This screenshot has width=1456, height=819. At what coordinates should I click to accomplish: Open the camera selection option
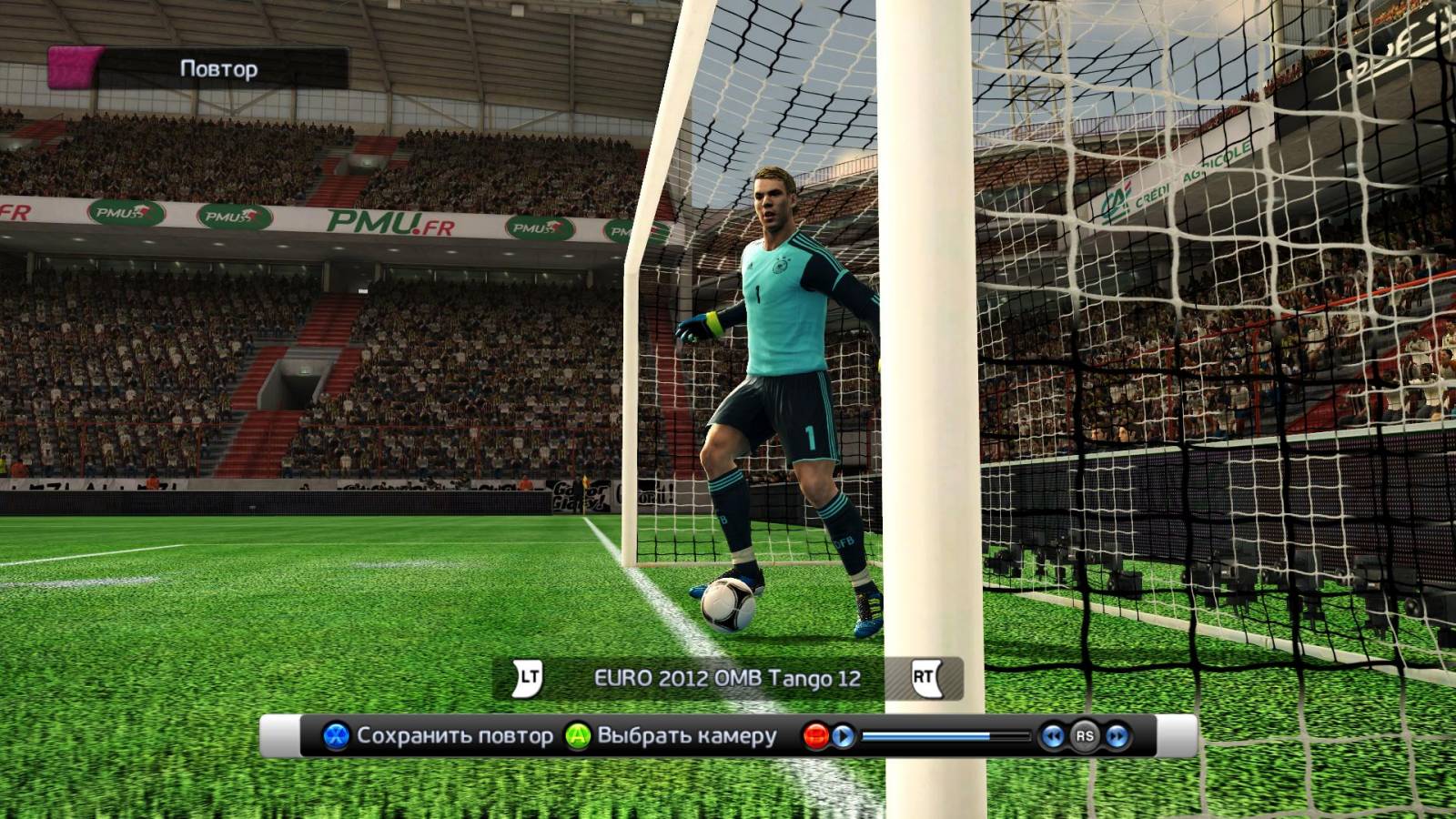[x=672, y=735]
